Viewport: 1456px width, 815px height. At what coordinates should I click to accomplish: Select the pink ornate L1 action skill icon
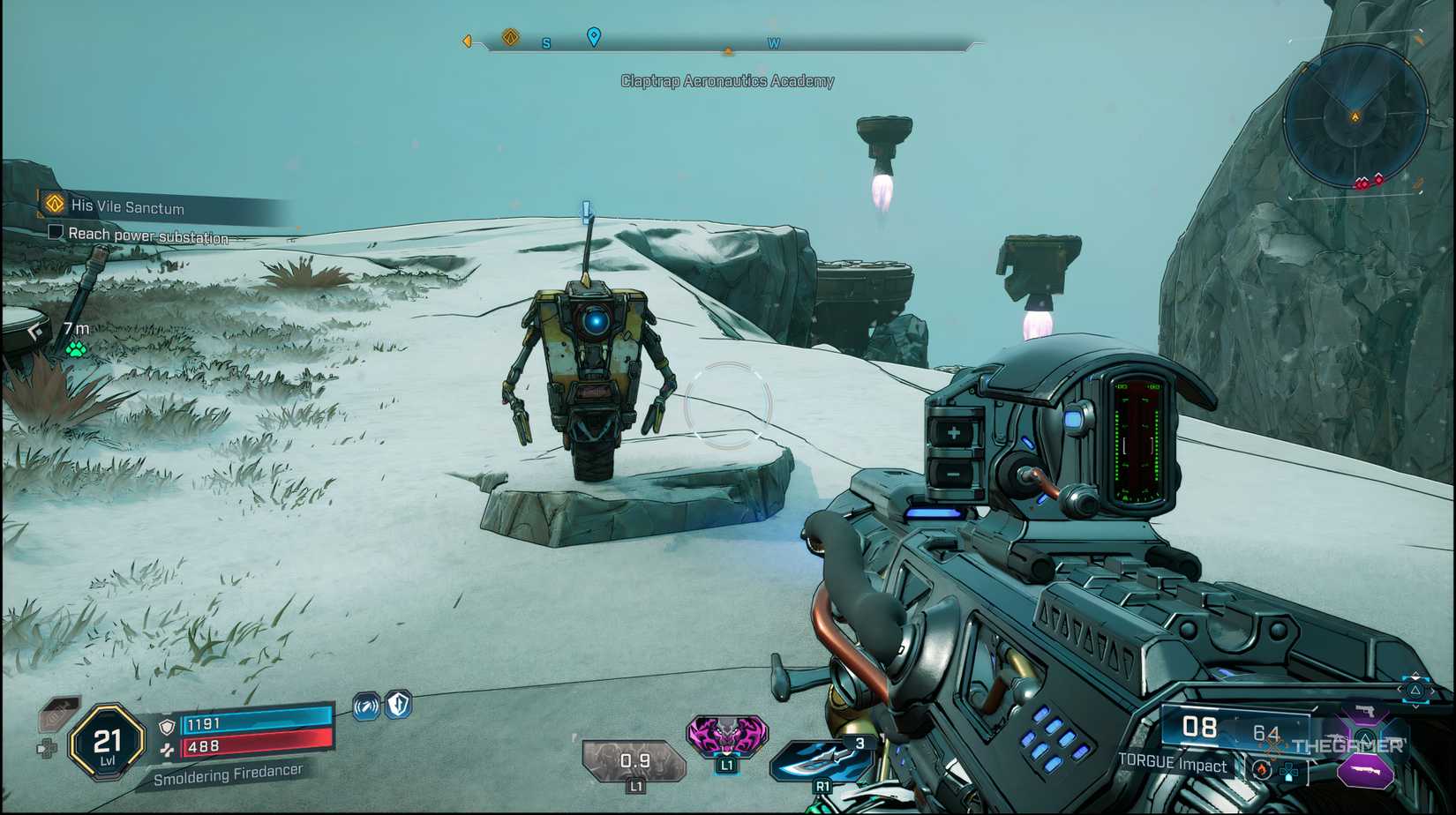(727, 736)
